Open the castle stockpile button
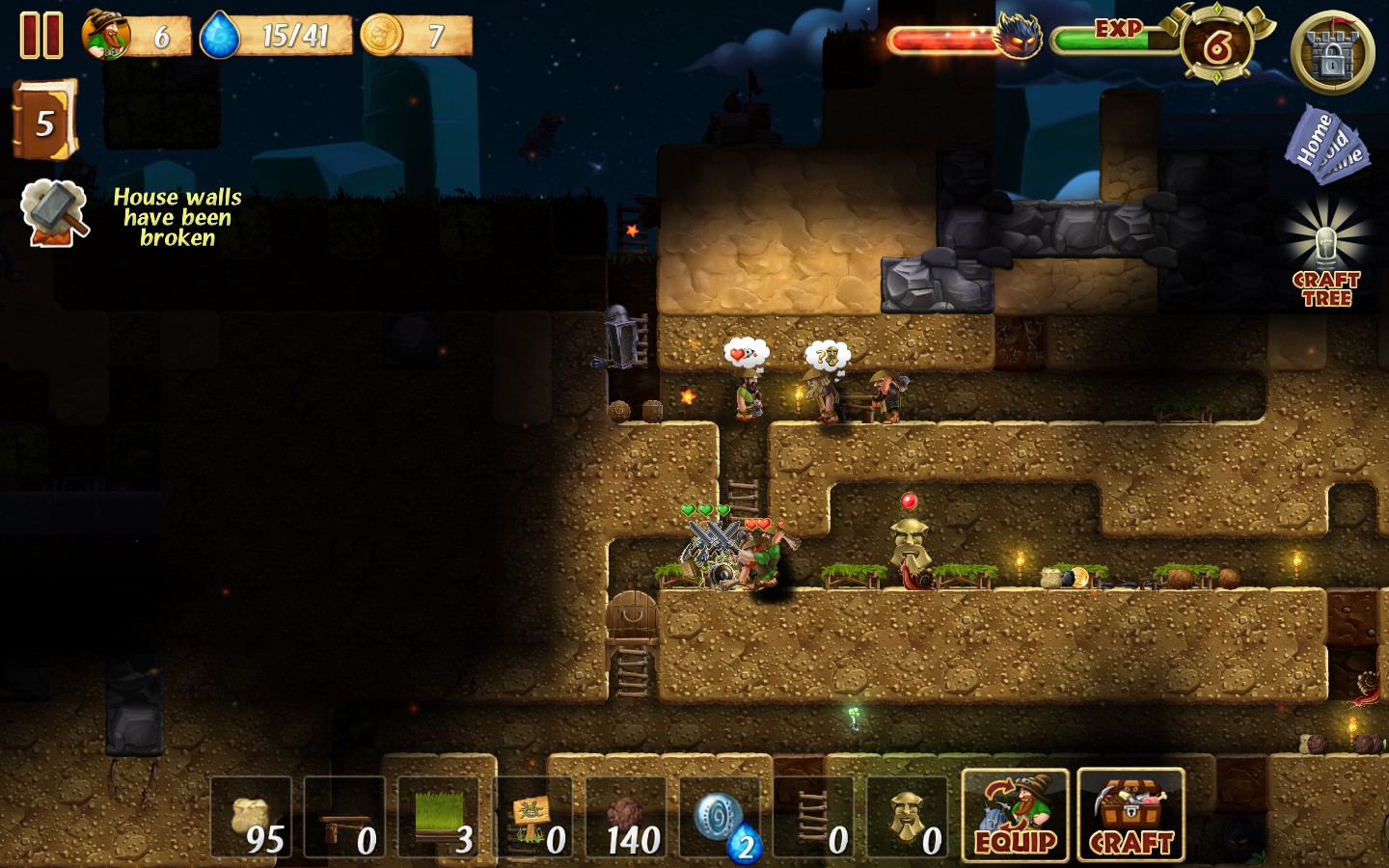Image resolution: width=1389 pixels, height=868 pixels. (1332, 53)
